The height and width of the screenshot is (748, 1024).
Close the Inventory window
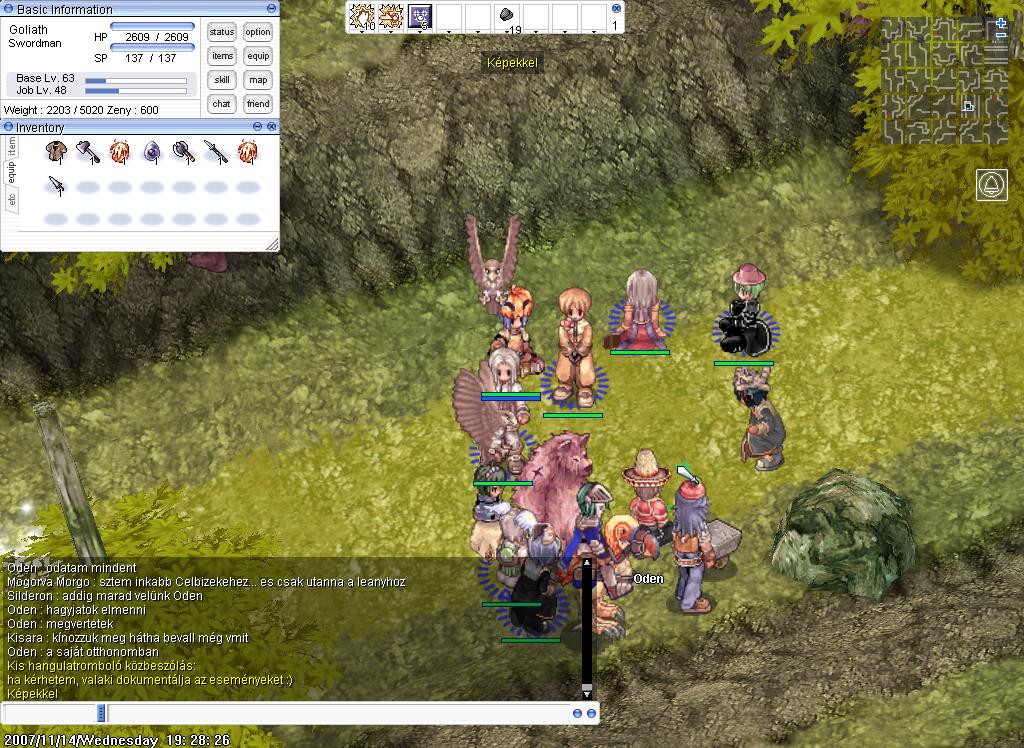(271, 127)
